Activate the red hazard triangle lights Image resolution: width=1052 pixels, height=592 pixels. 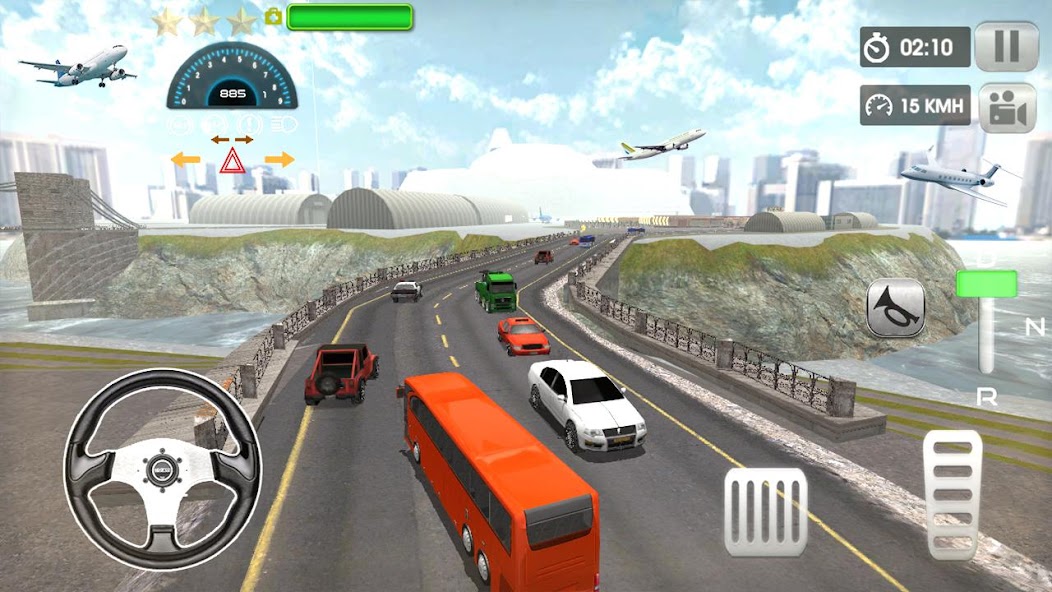[233, 160]
